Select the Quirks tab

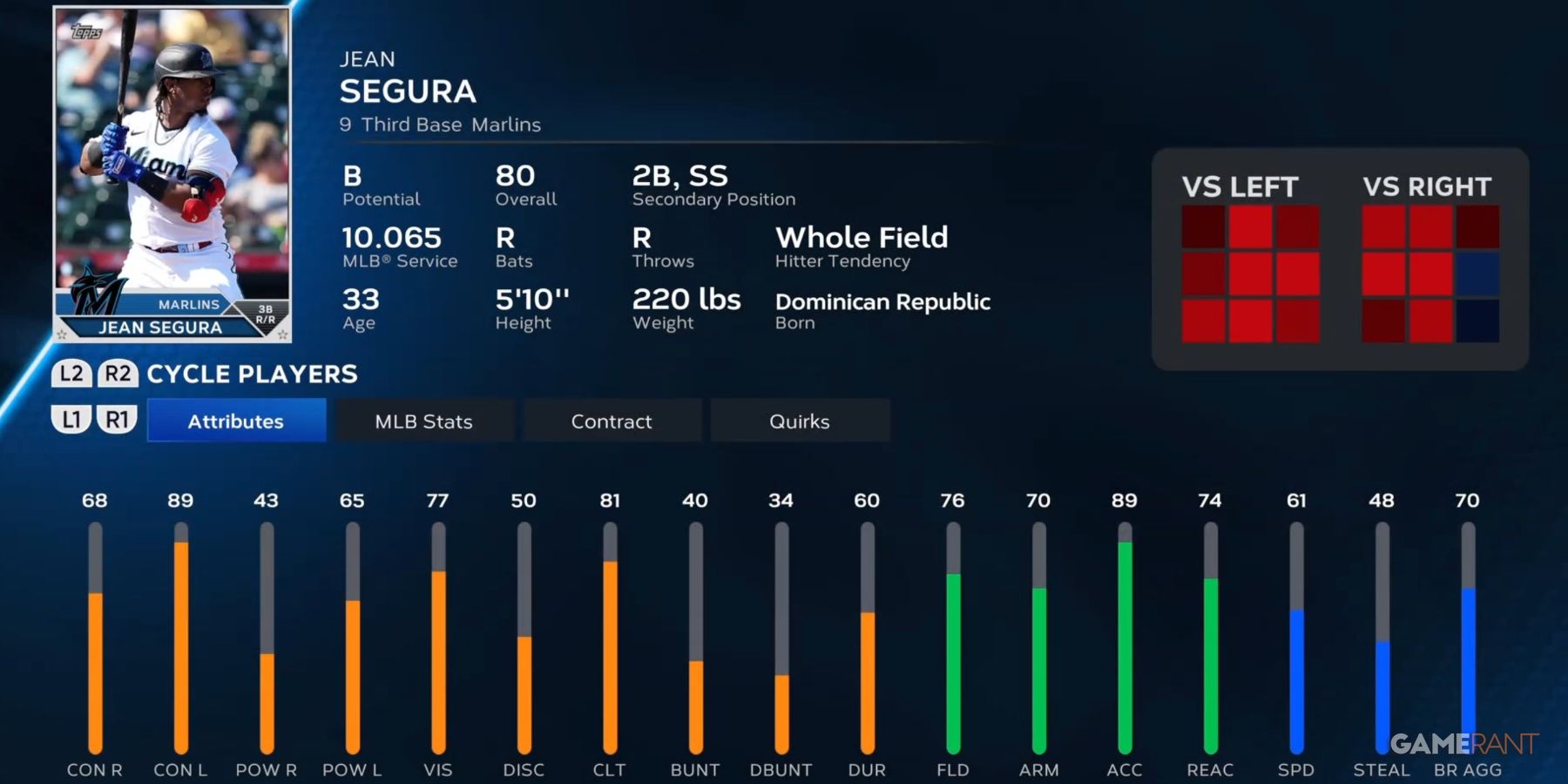pos(800,421)
